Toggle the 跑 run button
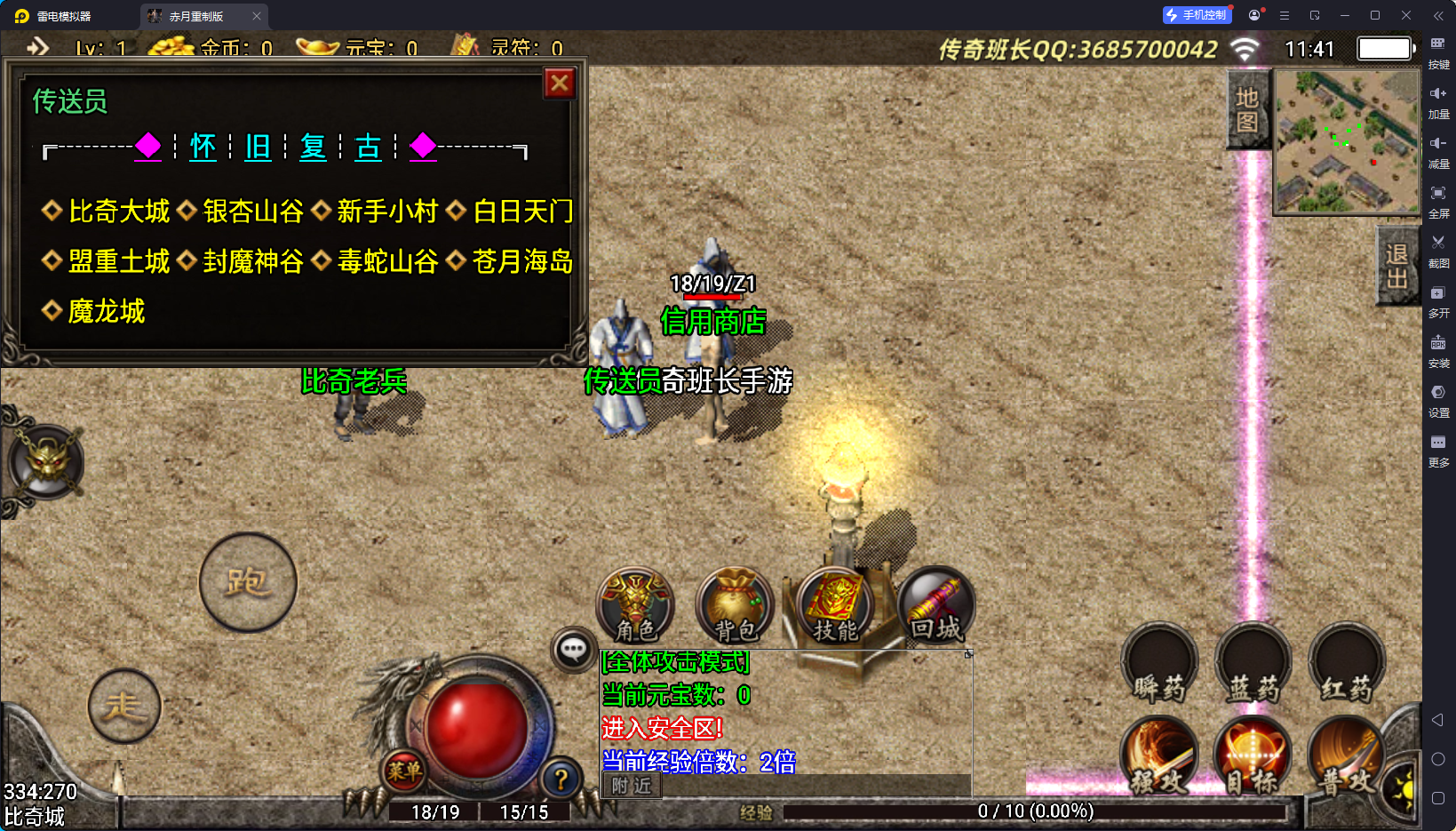 click(248, 582)
